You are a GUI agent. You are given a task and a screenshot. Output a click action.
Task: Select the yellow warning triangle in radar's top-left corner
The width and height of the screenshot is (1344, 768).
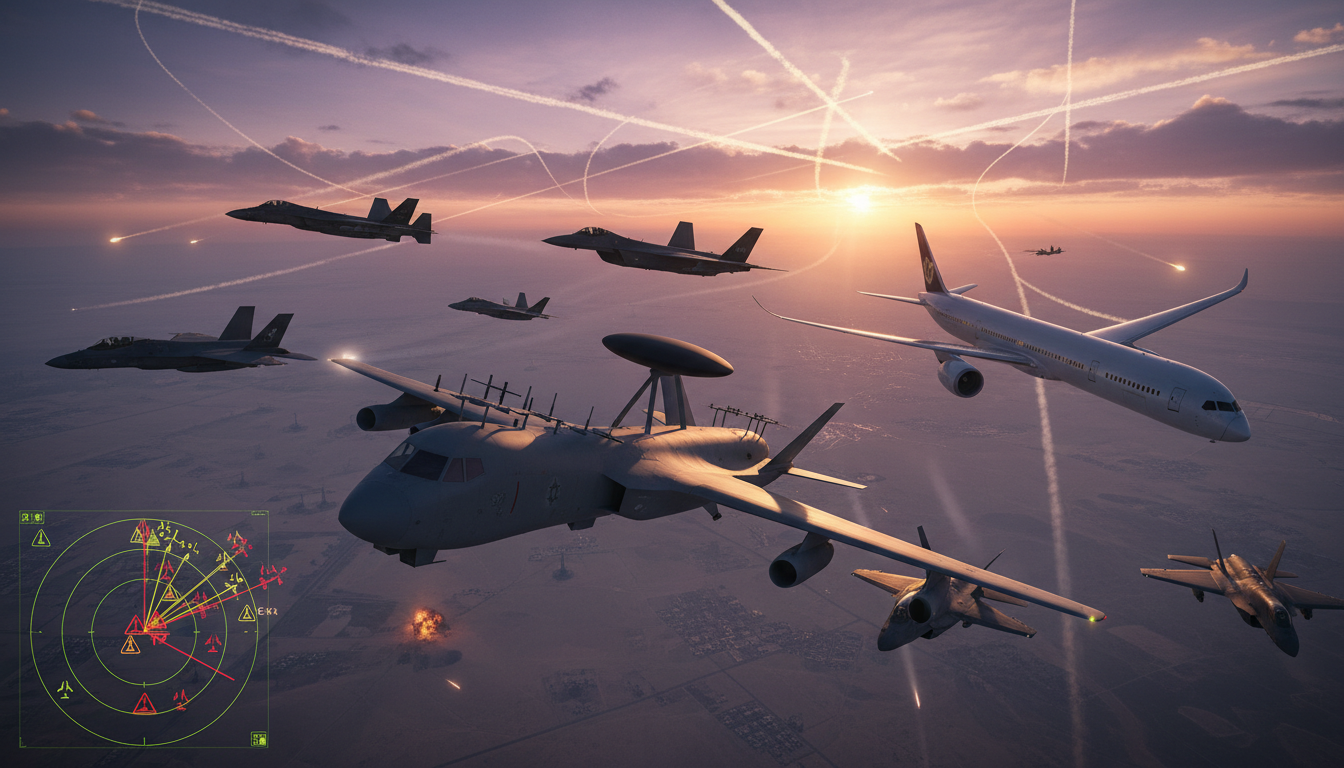pos(41,538)
